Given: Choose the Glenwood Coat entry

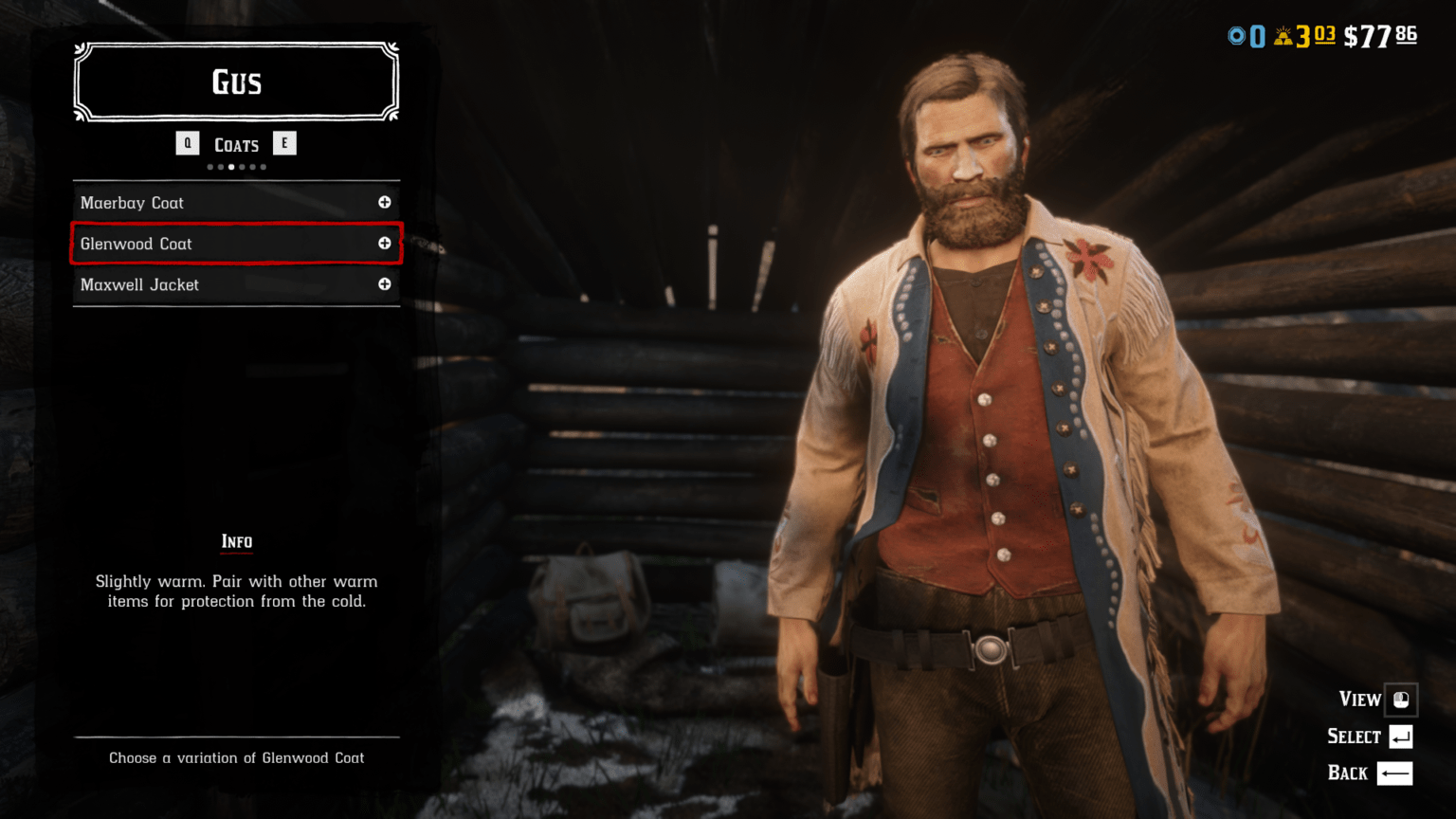Looking at the screenshot, I should [136, 244].
